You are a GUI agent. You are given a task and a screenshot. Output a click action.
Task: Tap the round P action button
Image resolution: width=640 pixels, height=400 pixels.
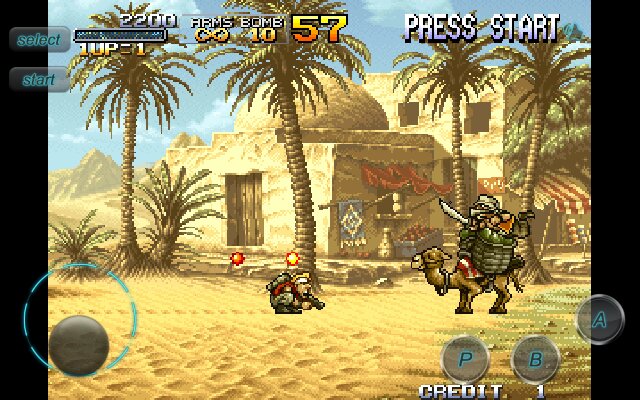465,357
